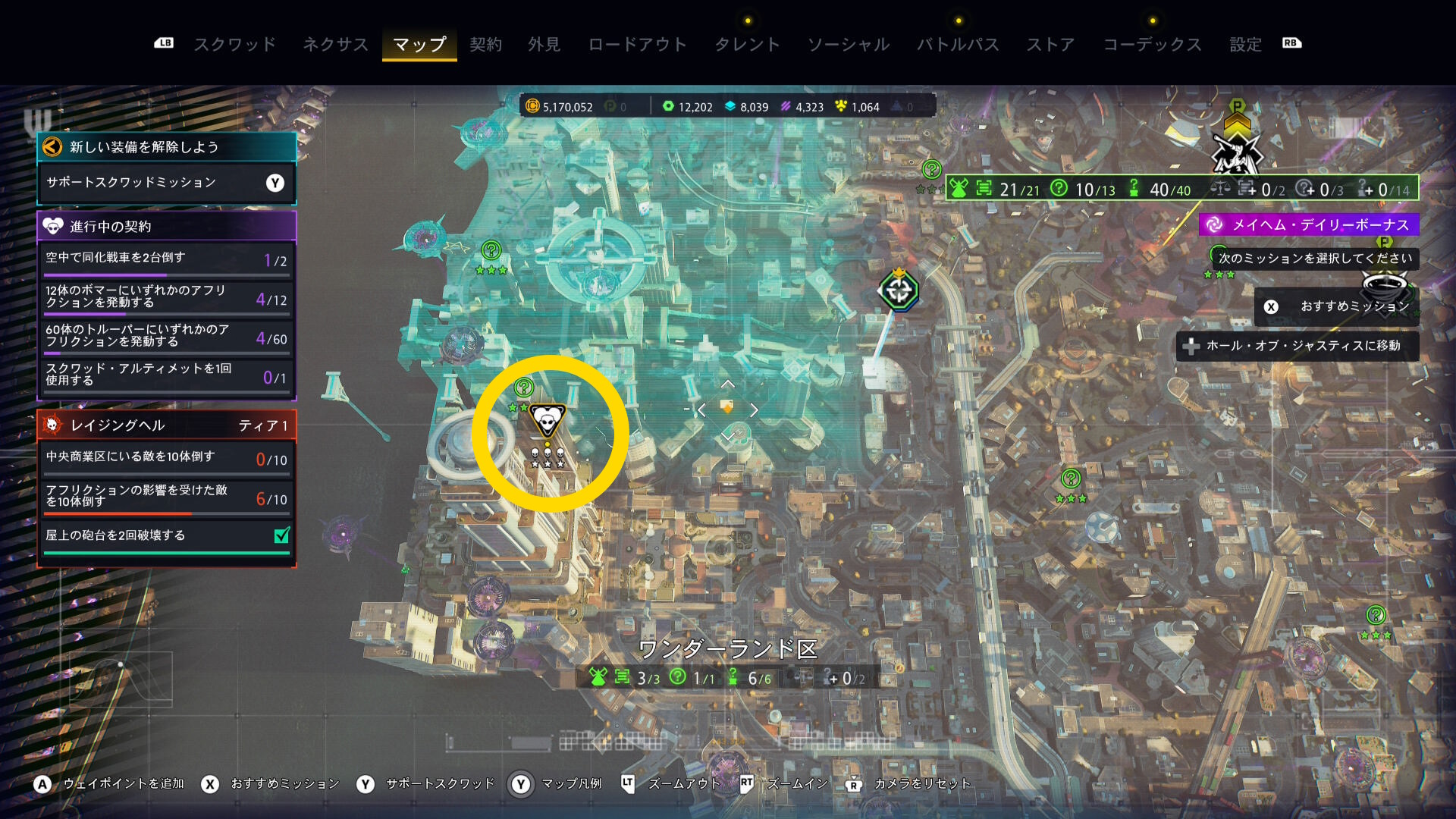Image resolution: width=1456 pixels, height=819 pixels.
Task: Select ホール・オブ・ジャスティスに移動 option
Action: pyautogui.click(x=1297, y=346)
